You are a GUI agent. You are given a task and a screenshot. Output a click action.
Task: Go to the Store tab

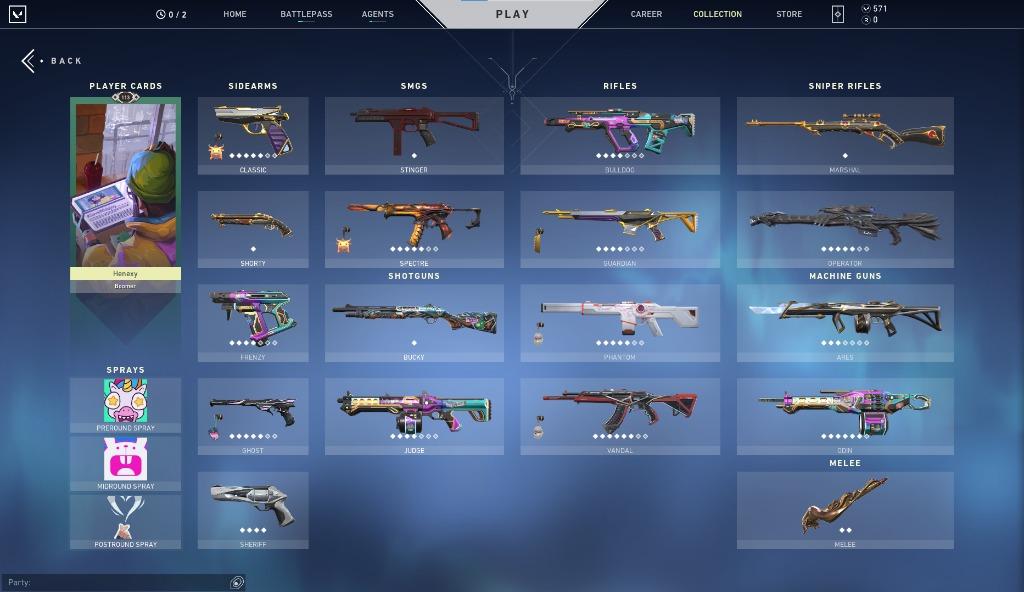coord(789,14)
